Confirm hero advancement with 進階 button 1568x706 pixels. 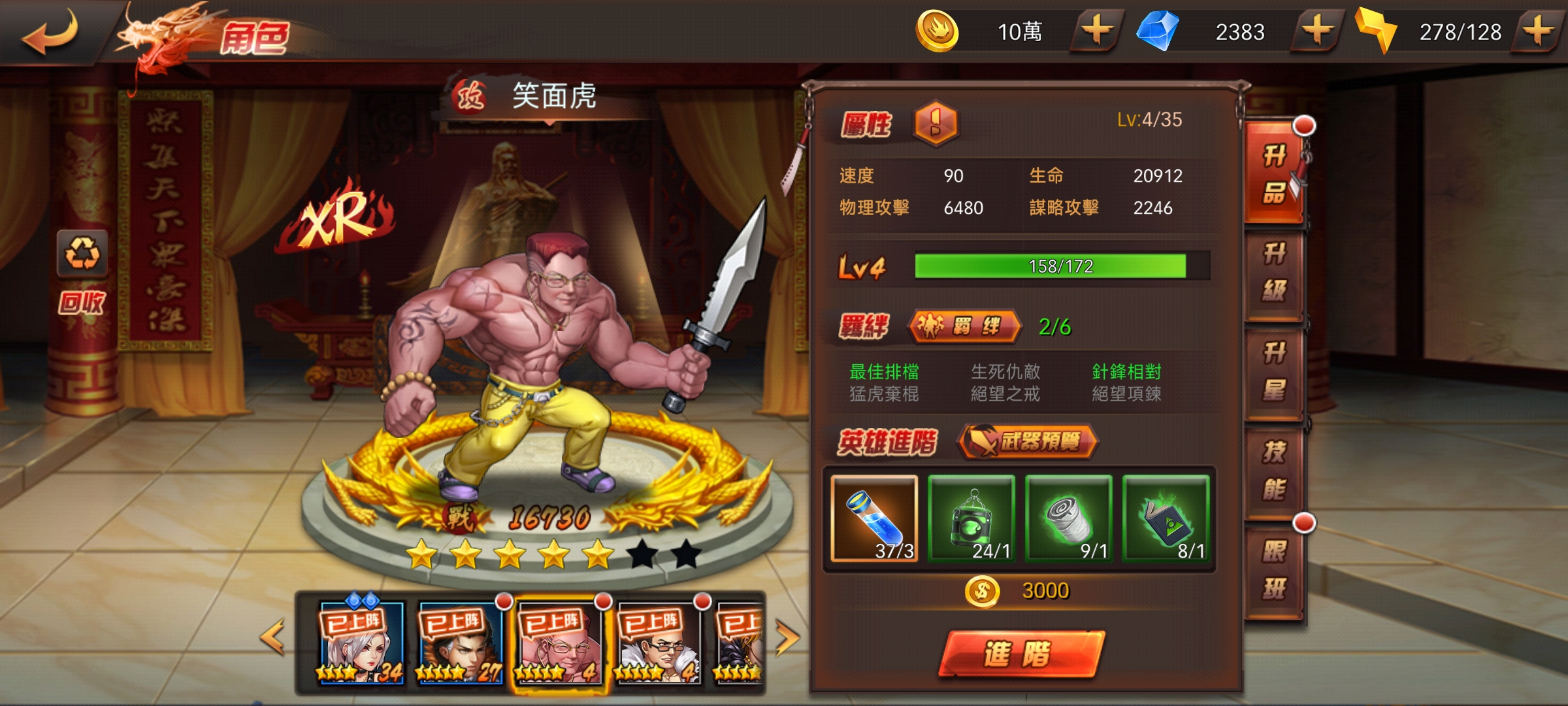(1021, 654)
